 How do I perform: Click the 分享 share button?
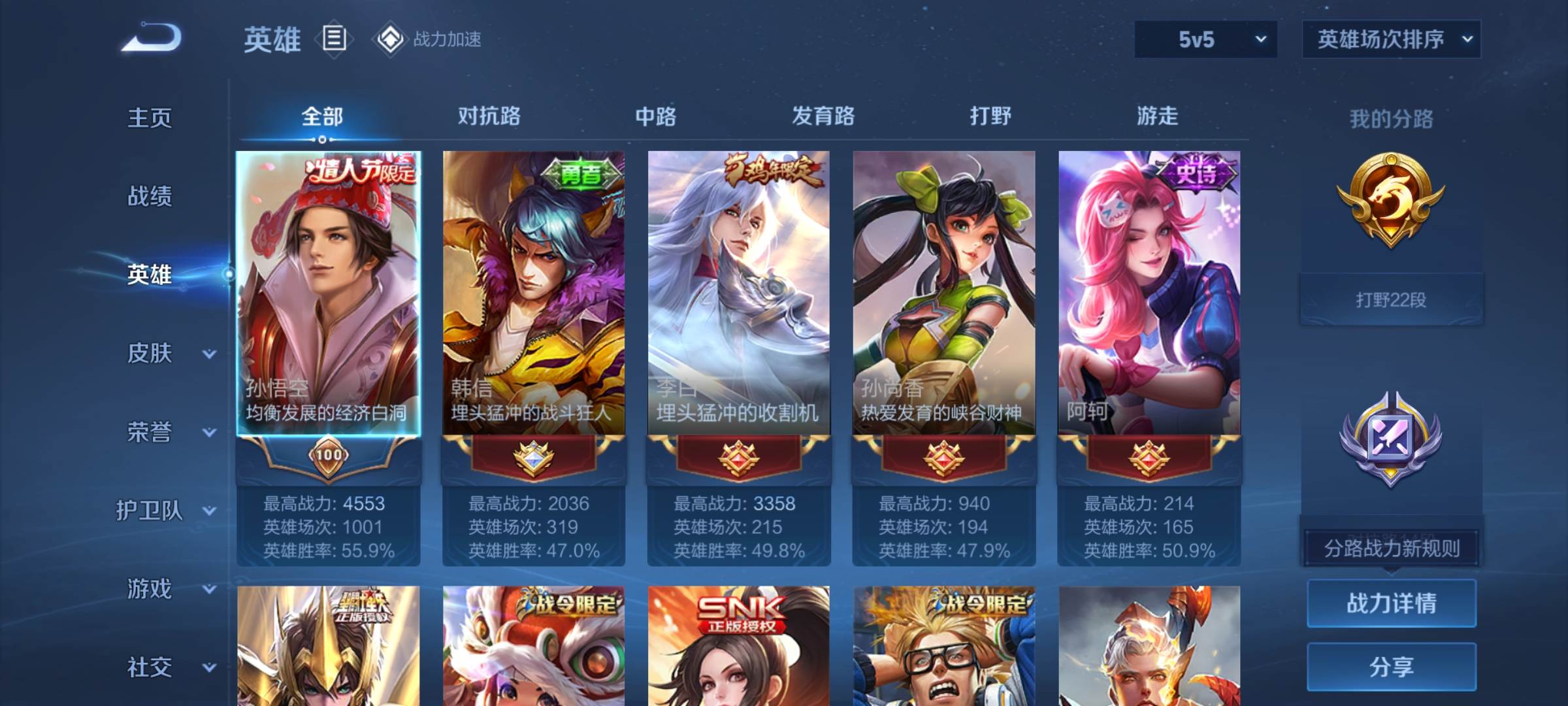pos(1391,667)
